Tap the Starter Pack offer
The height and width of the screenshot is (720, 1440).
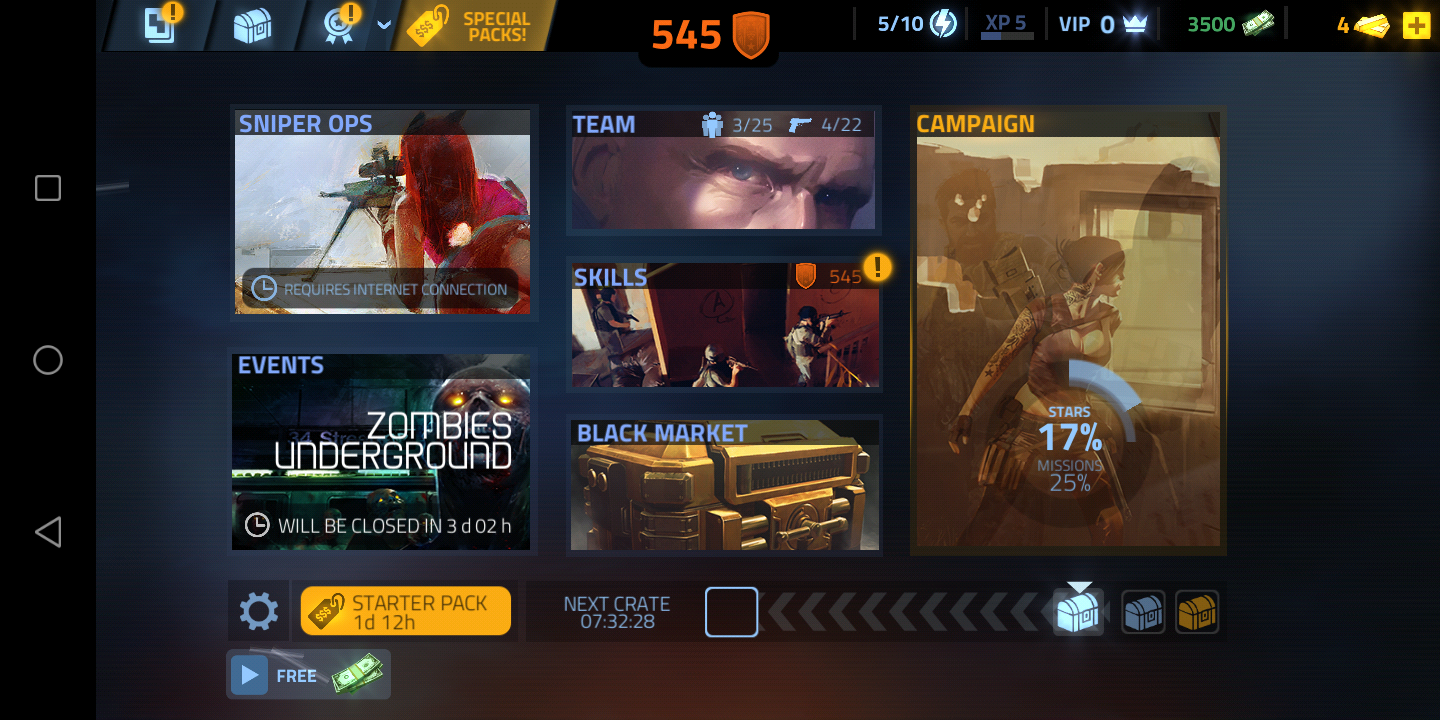pyautogui.click(x=406, y=611)
